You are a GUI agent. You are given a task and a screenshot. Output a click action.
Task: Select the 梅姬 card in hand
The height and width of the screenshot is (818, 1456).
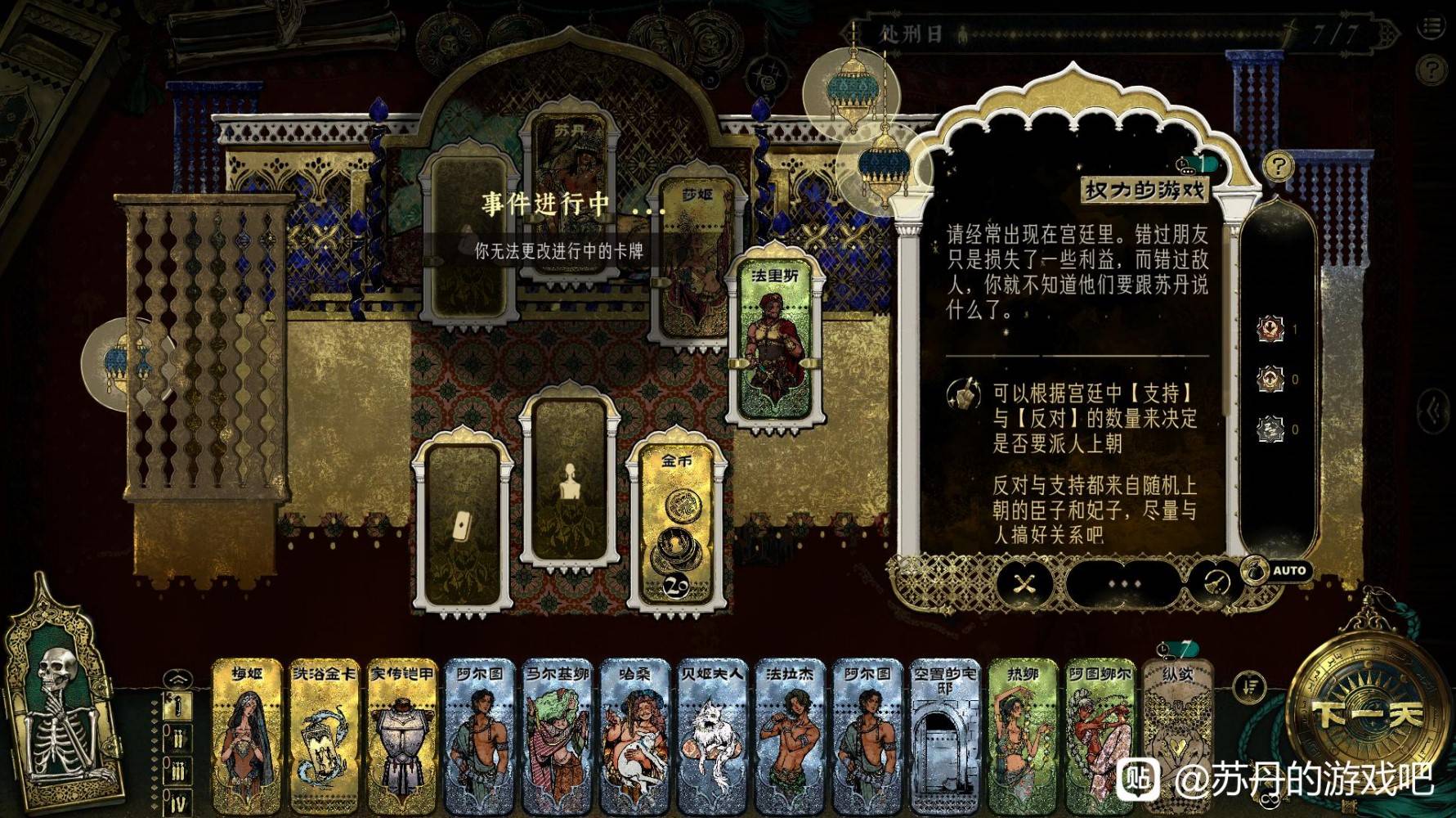(x=246, y=736)
